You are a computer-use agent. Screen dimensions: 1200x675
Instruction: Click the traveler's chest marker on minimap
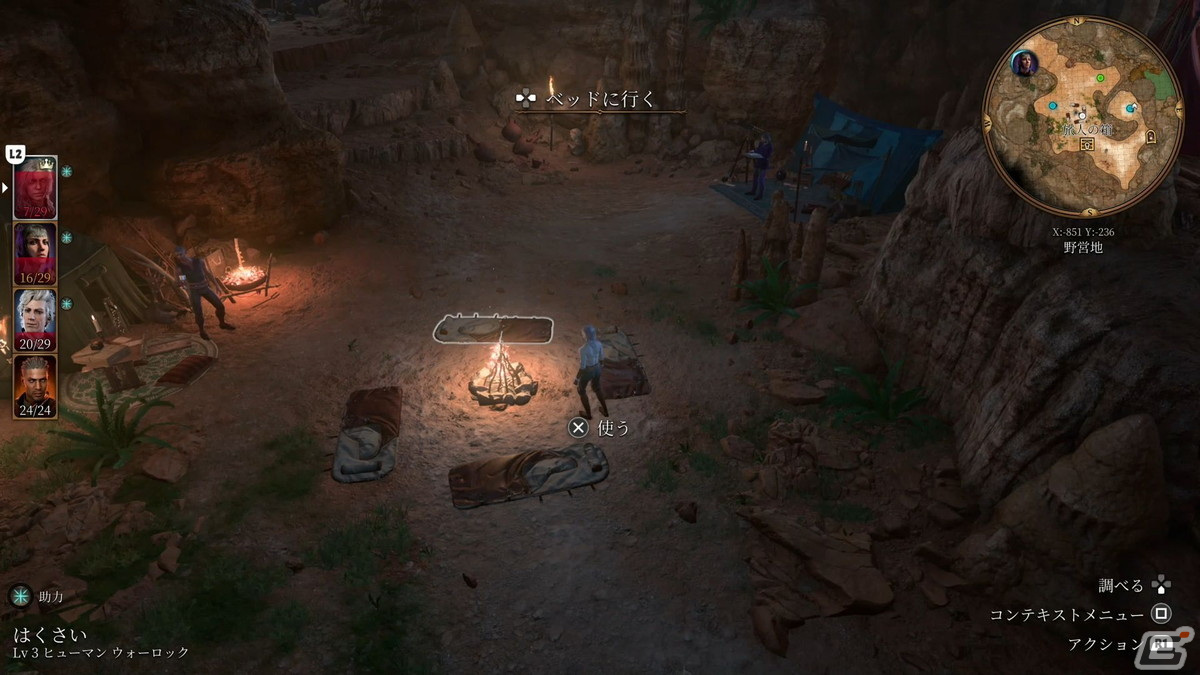pyautogui.click(x=1086, y=144)
